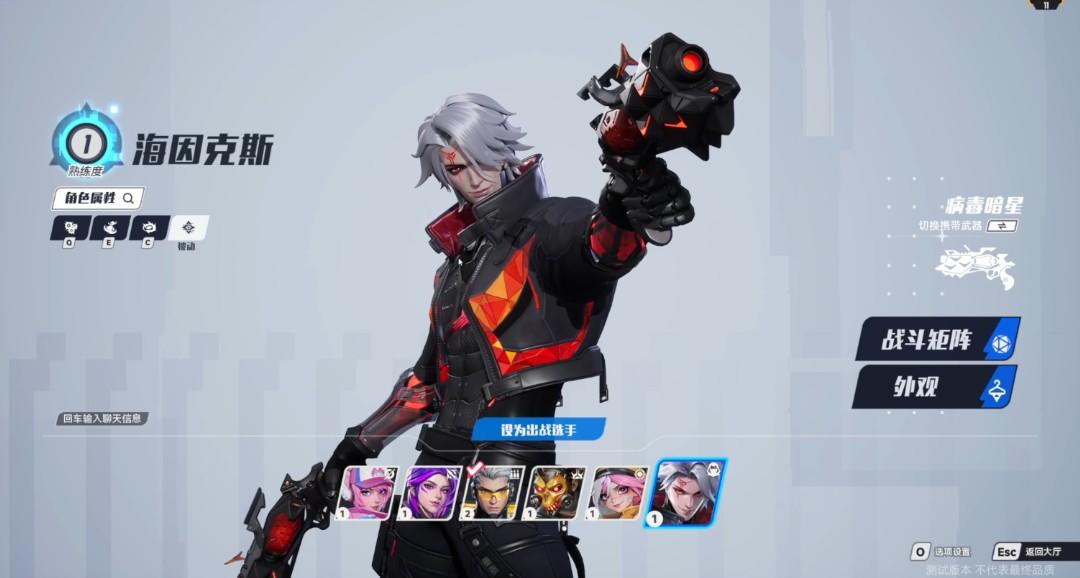
Task: Select the E skill icon
Action: (x=110, y=228)
